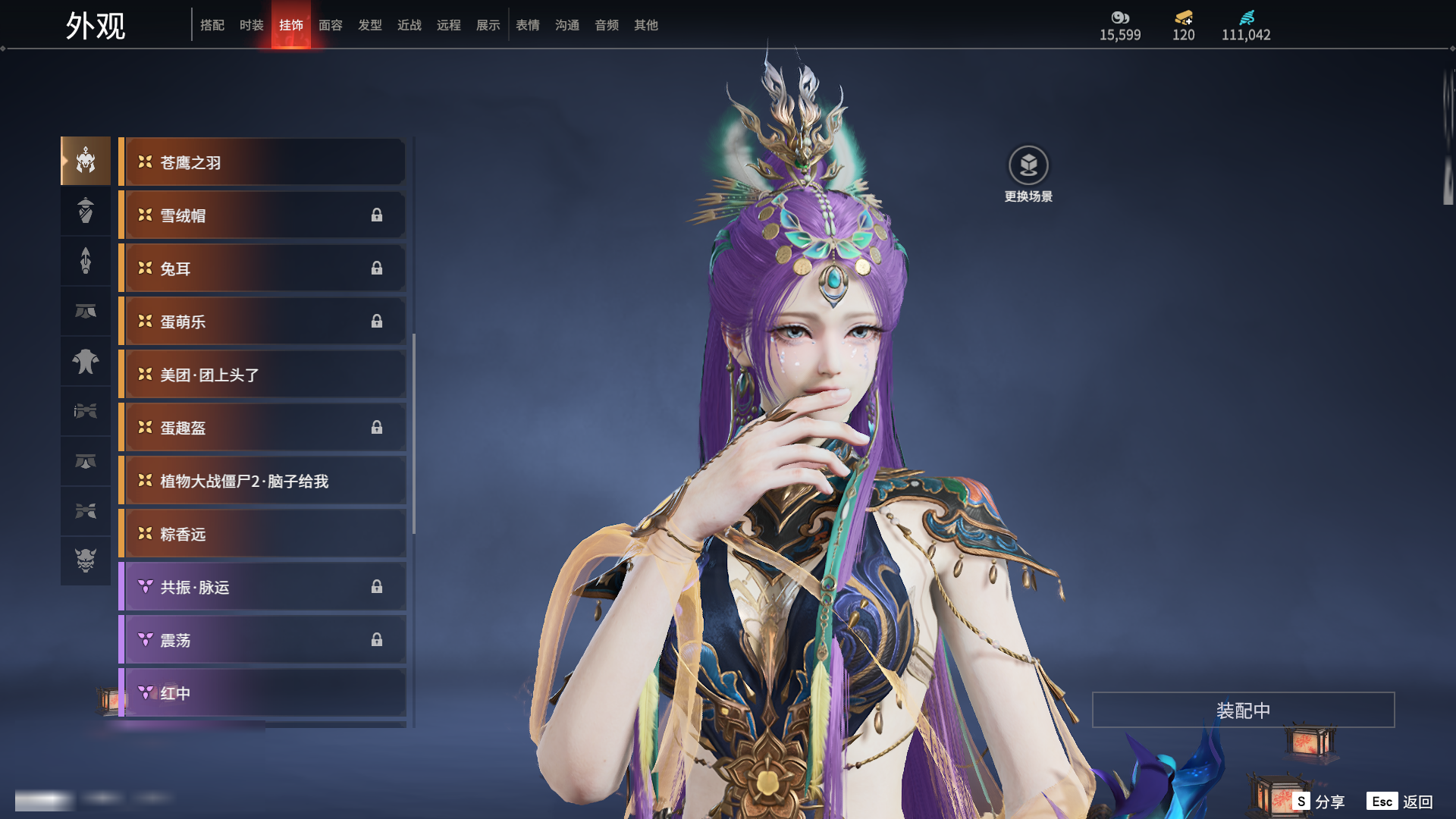Switch to the 搭配 tab
Image resolution: width=1456 pixels, height=819 pixels.
[x=212, y=25]
